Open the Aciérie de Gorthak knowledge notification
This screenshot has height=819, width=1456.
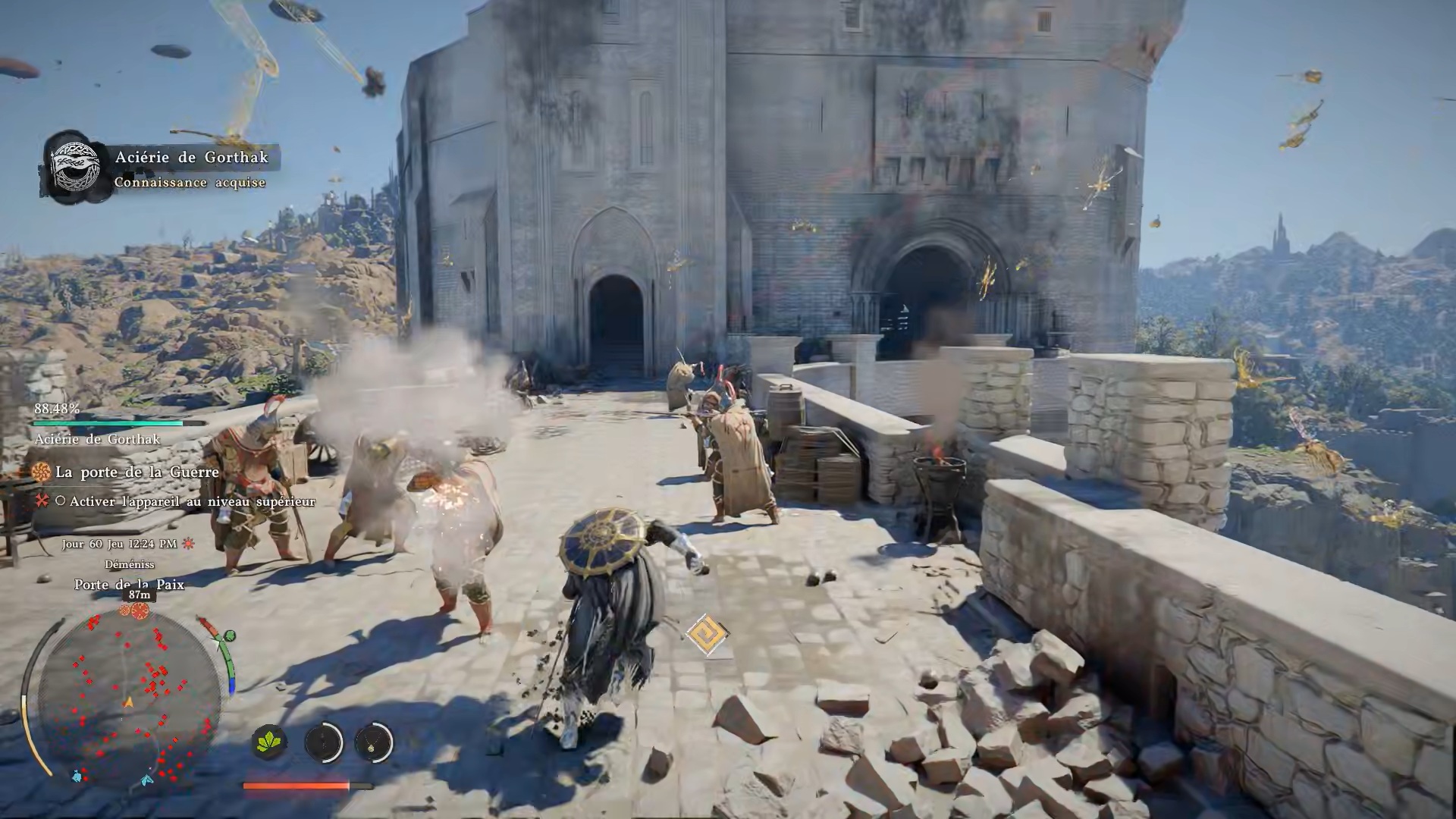coord(191,168)
